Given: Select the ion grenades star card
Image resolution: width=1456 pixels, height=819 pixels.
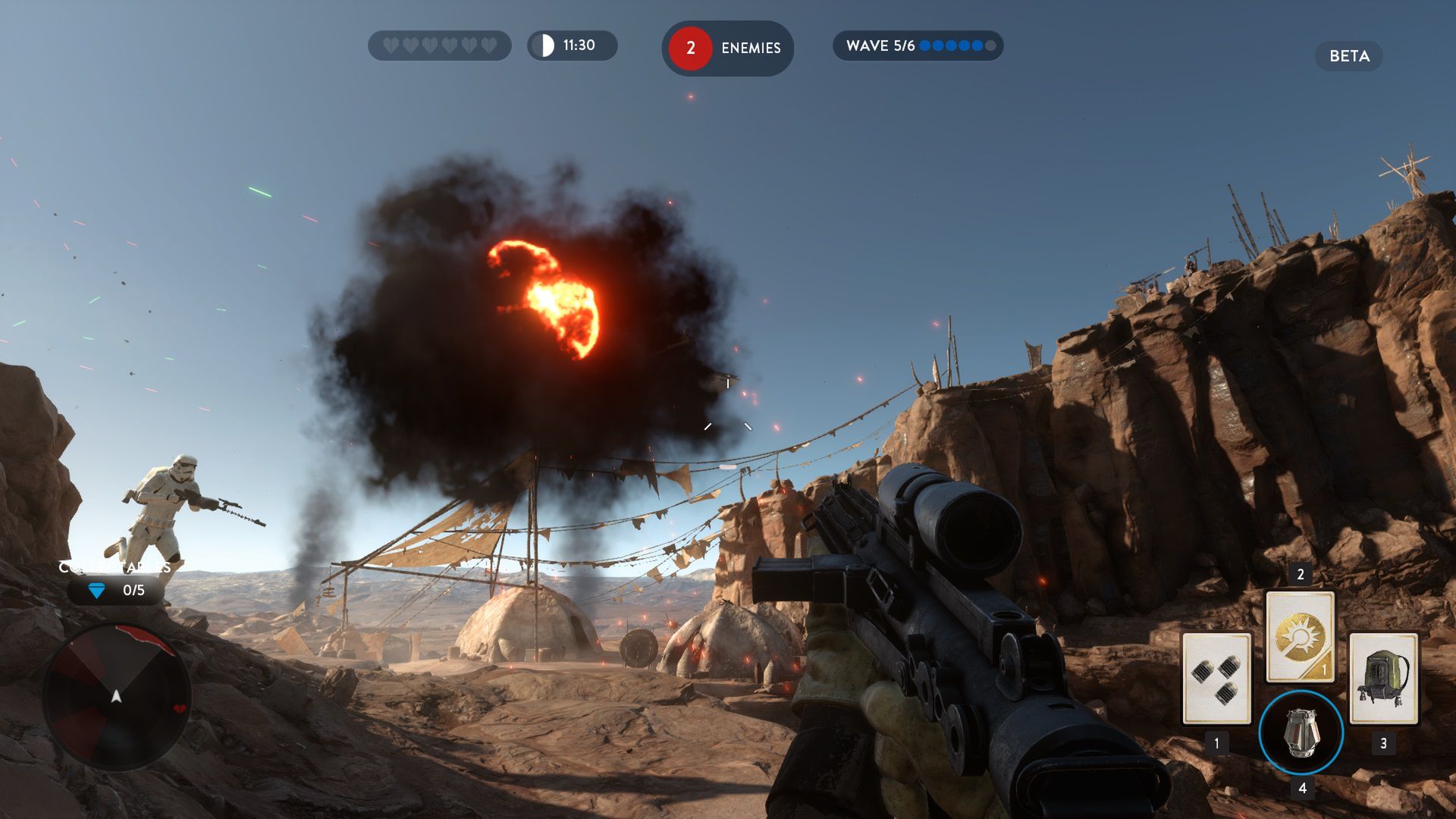Looking at the screenshot, I should click(x=1216, y=679).
